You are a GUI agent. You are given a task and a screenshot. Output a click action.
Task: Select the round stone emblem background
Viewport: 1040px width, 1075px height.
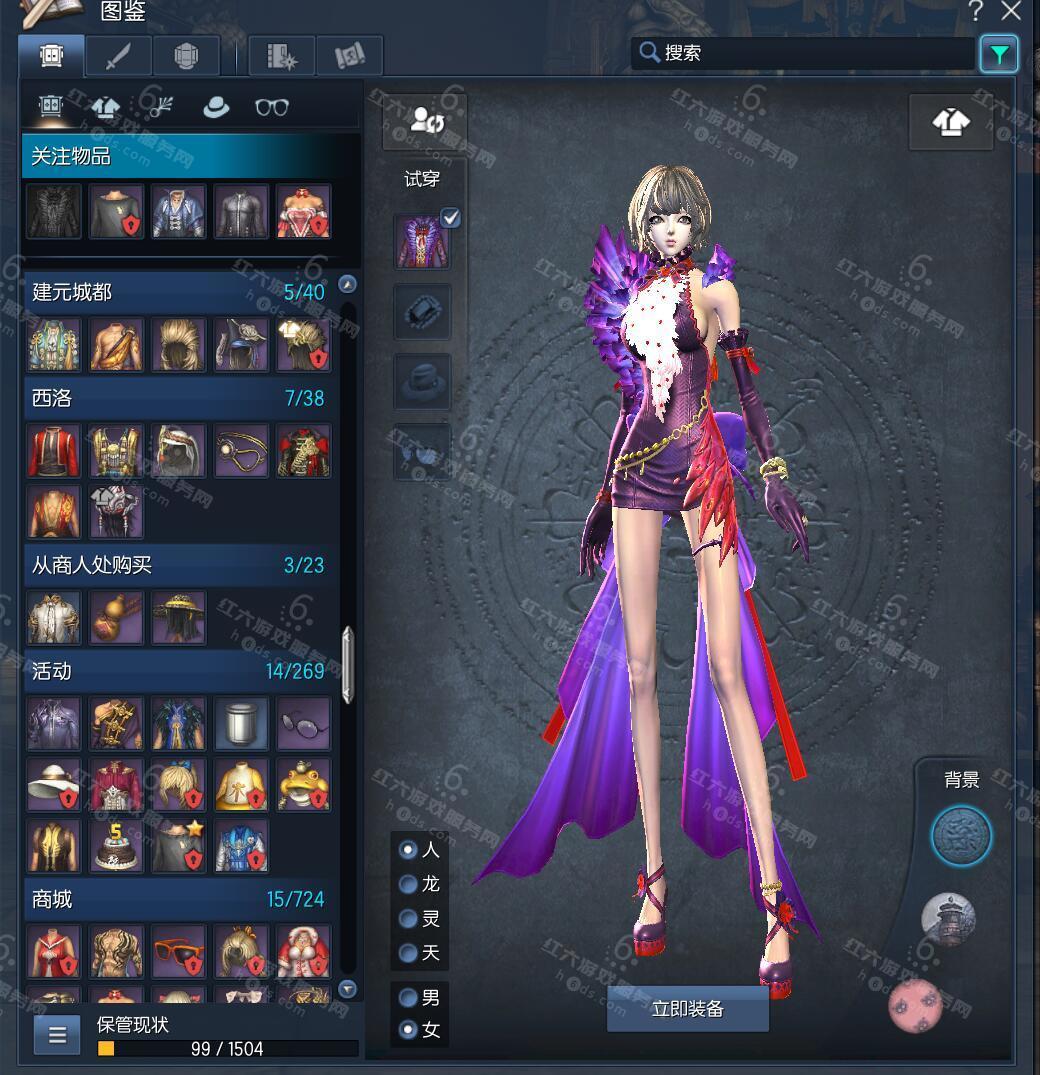pyautogui.click(x=961, y=836)
